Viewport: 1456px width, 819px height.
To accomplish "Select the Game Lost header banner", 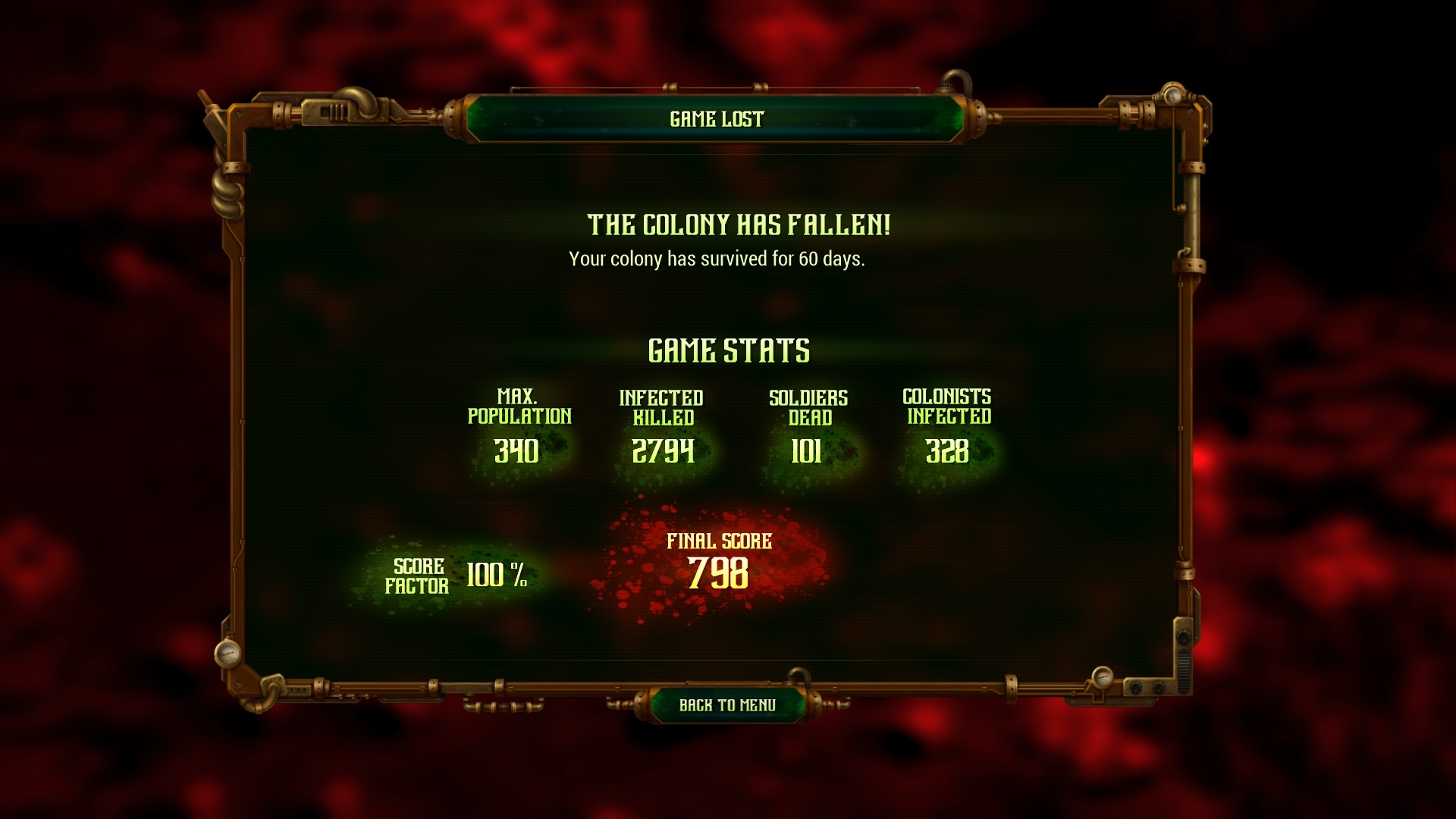I will 717,118.
